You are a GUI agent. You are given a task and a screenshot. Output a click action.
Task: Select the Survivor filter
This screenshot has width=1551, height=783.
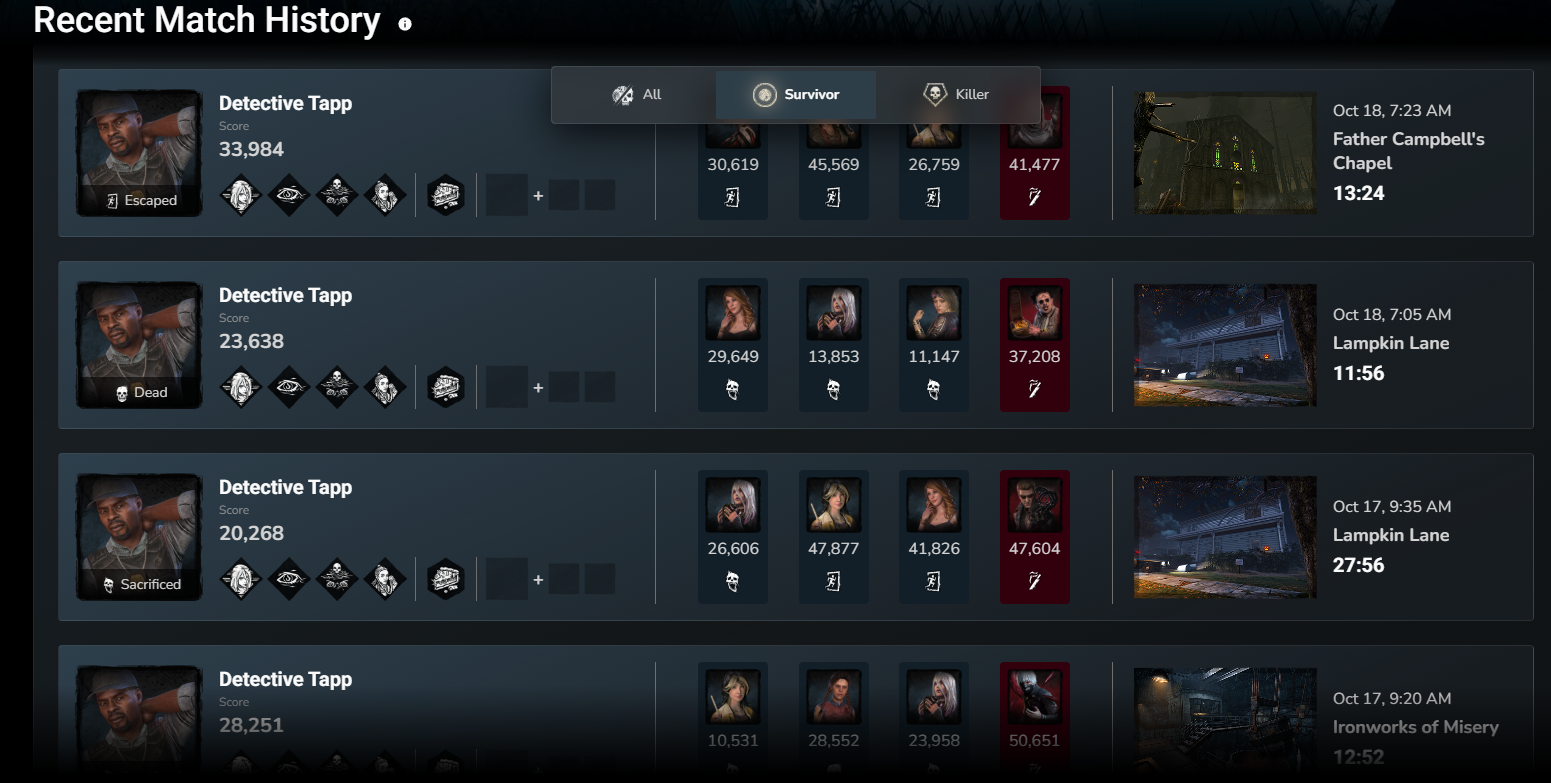coord(795,94)
